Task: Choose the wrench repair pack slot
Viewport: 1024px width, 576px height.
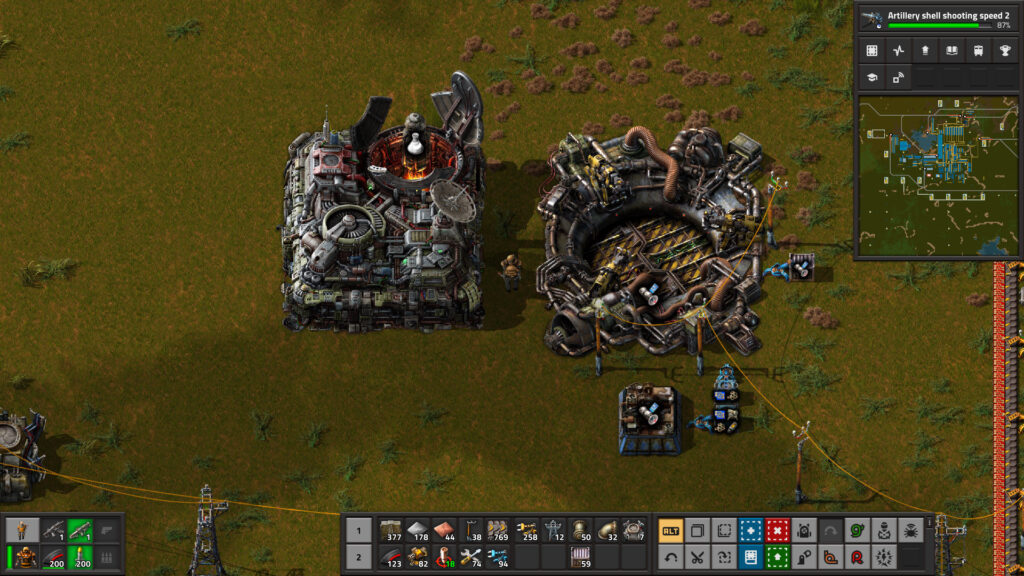Action: click(x=471, y=557)
